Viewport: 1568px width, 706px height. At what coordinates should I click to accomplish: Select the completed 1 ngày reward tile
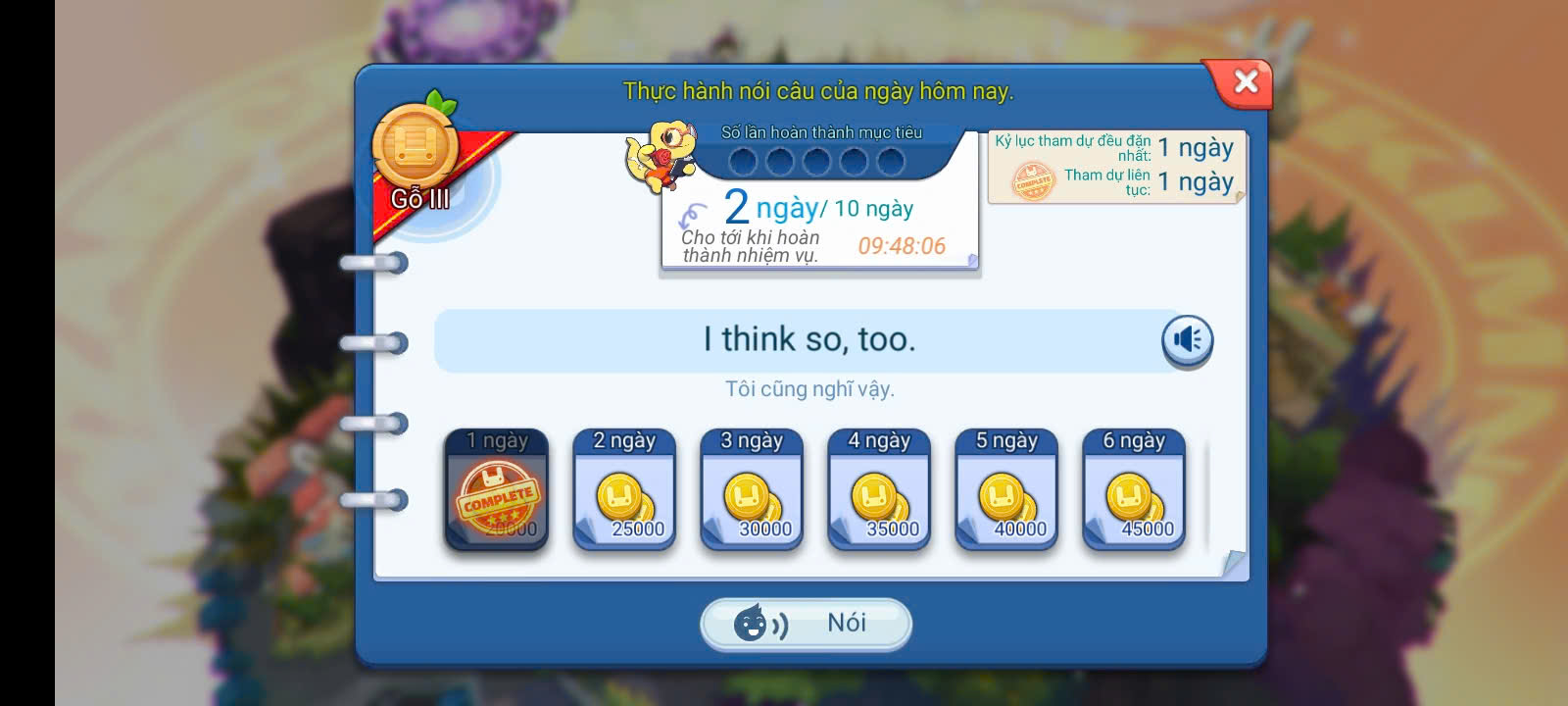497,490
